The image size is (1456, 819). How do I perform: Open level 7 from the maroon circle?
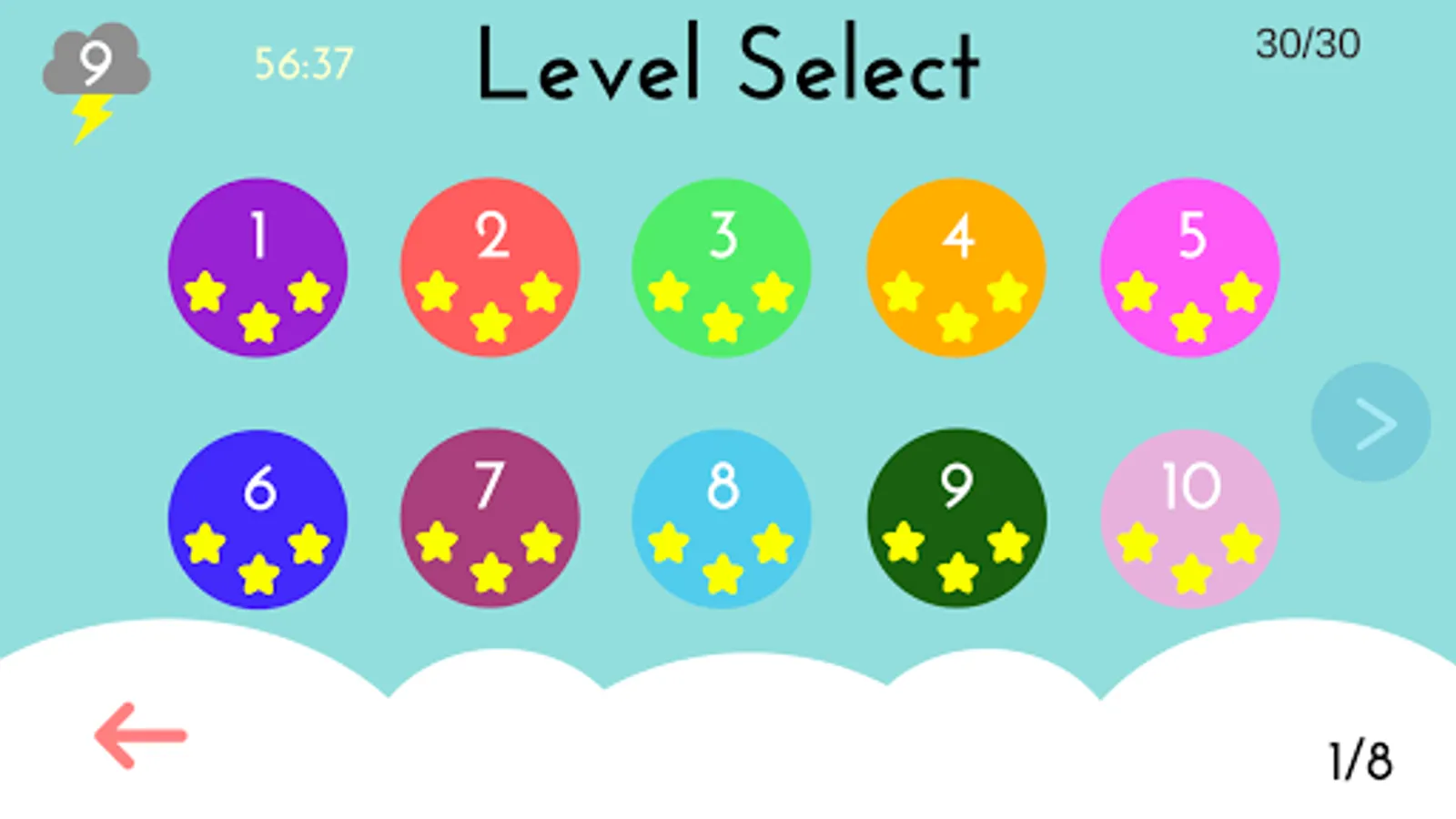490,519
